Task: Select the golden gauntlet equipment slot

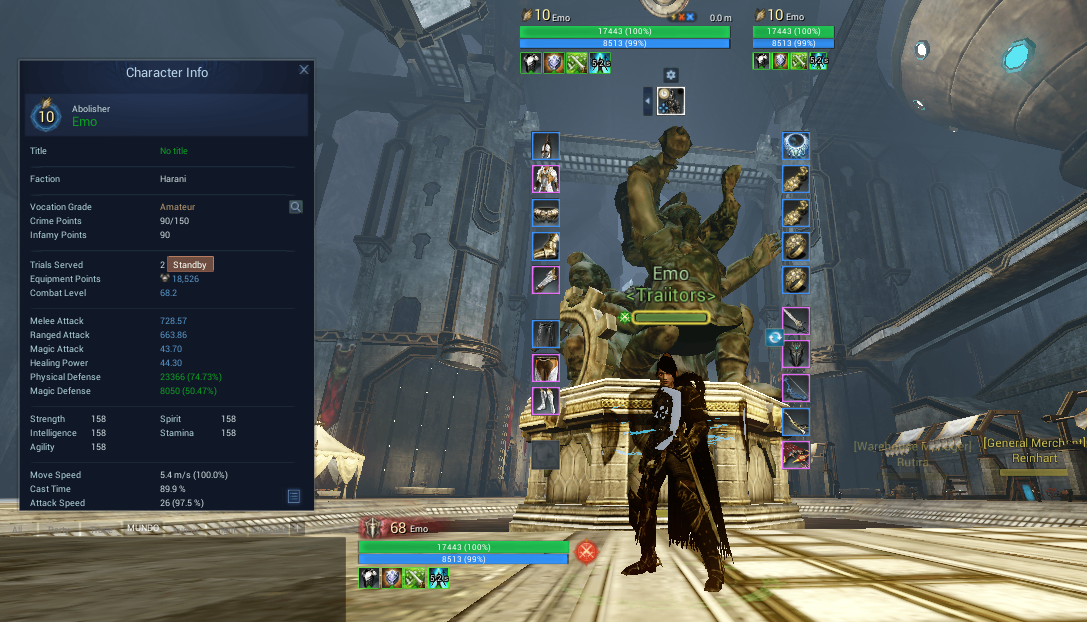Action: pos(546,246)
